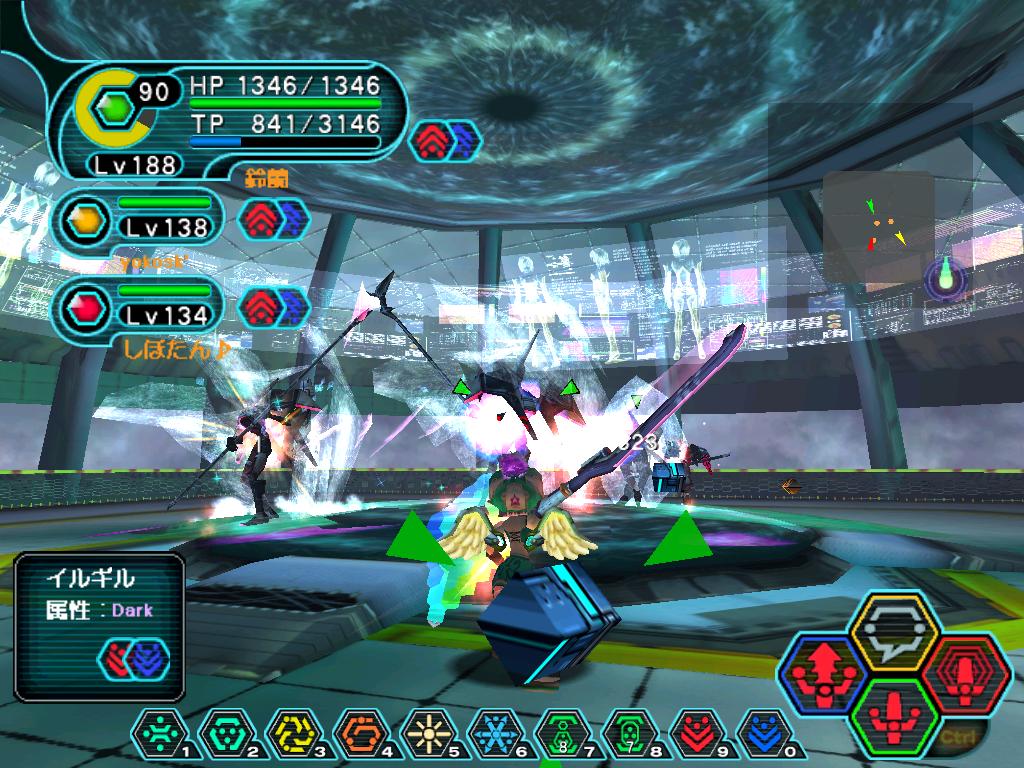Click the イルギル target info panel

point(100,626)
